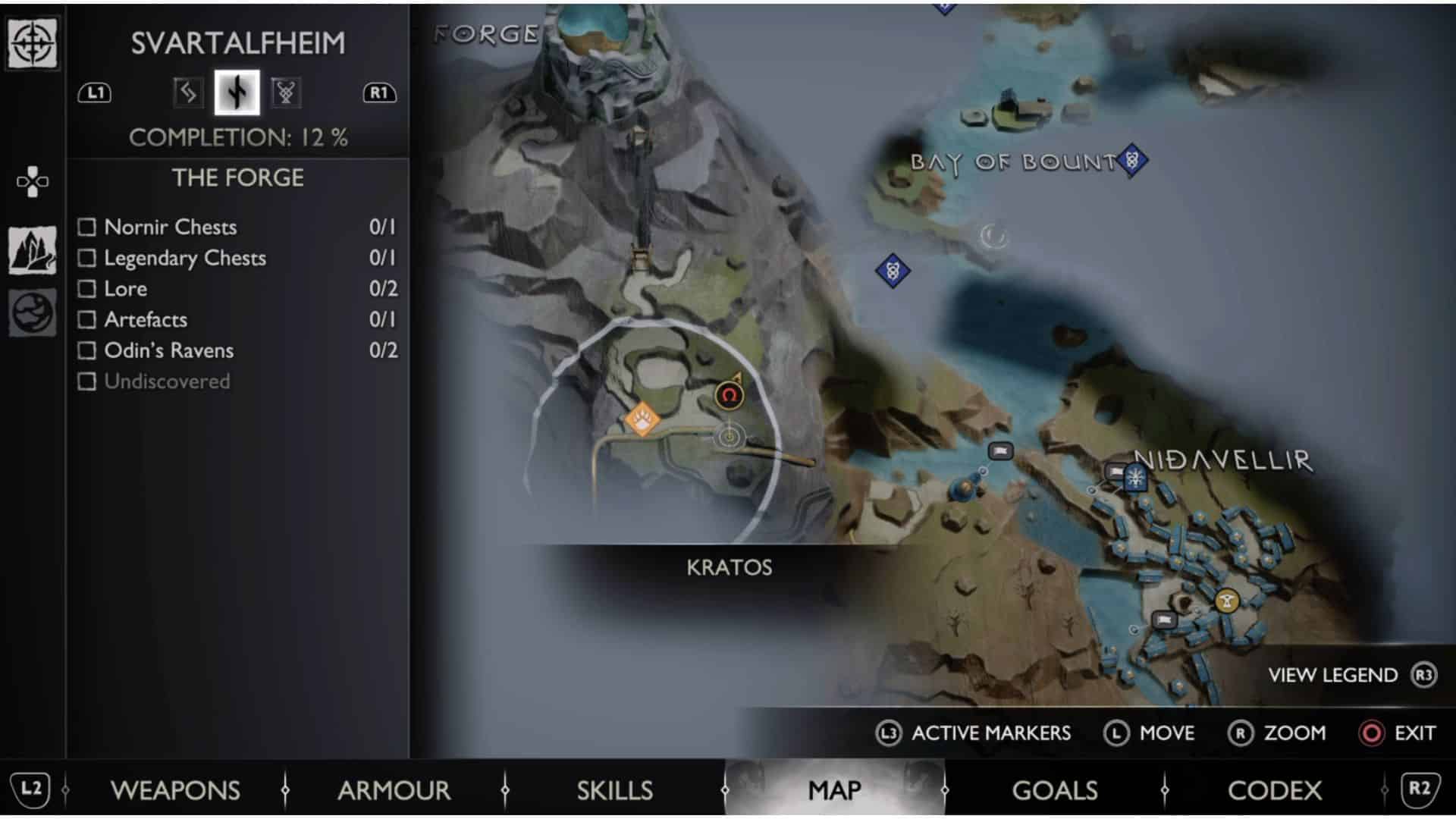
Task: Mark the Odin's Ravens checkbox
Action: coord(87,350)
